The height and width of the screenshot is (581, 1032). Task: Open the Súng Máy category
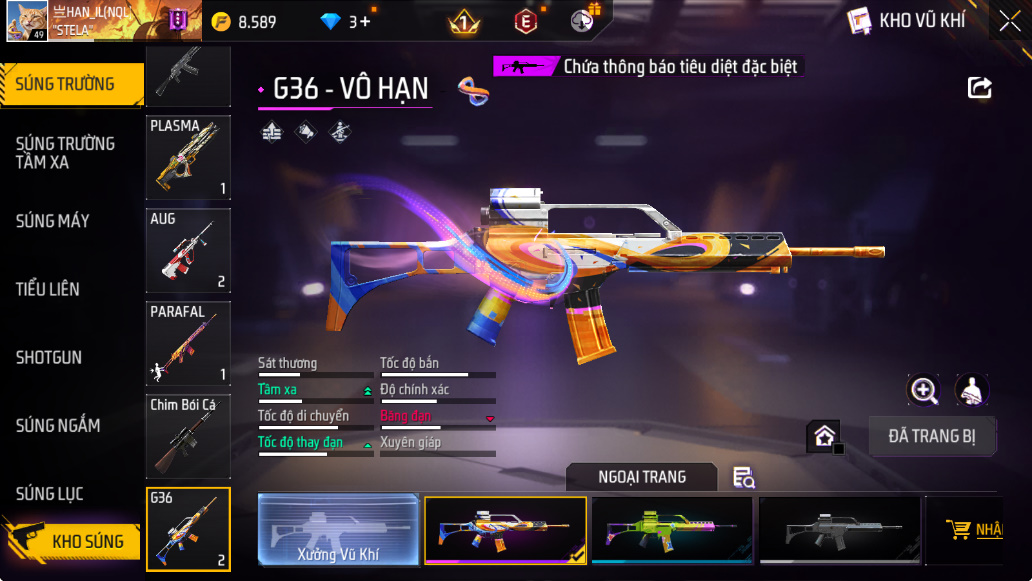click(x=53, y=221)
